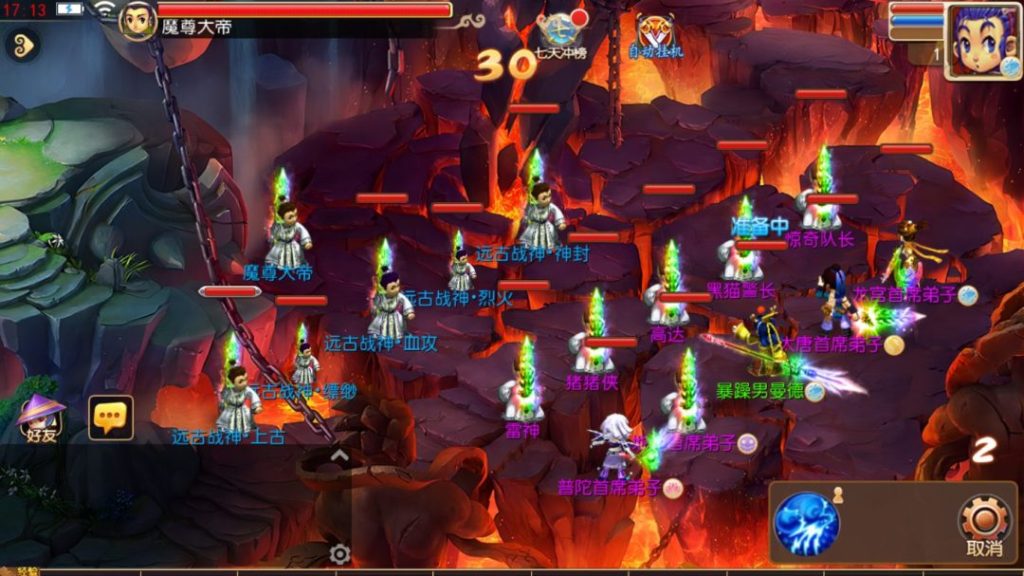Expand the chat panel with up arrow

point(339,456)
